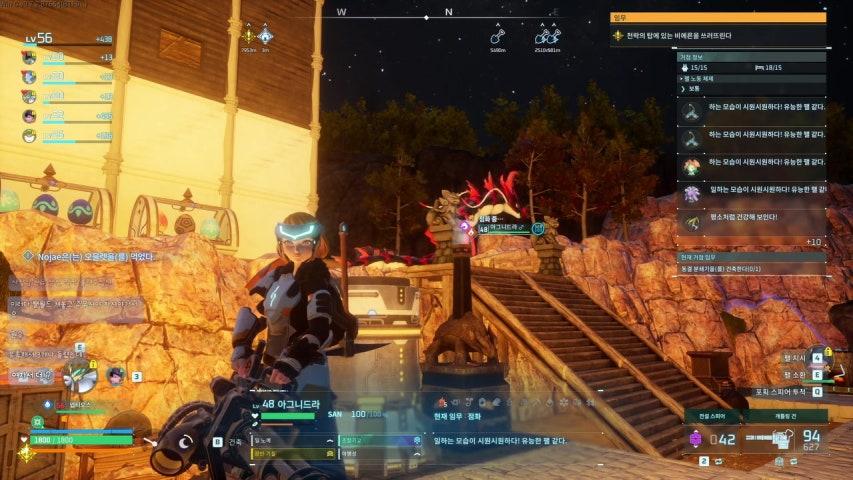Click the Pal Sphere slot showing 42

click(717, 438)
